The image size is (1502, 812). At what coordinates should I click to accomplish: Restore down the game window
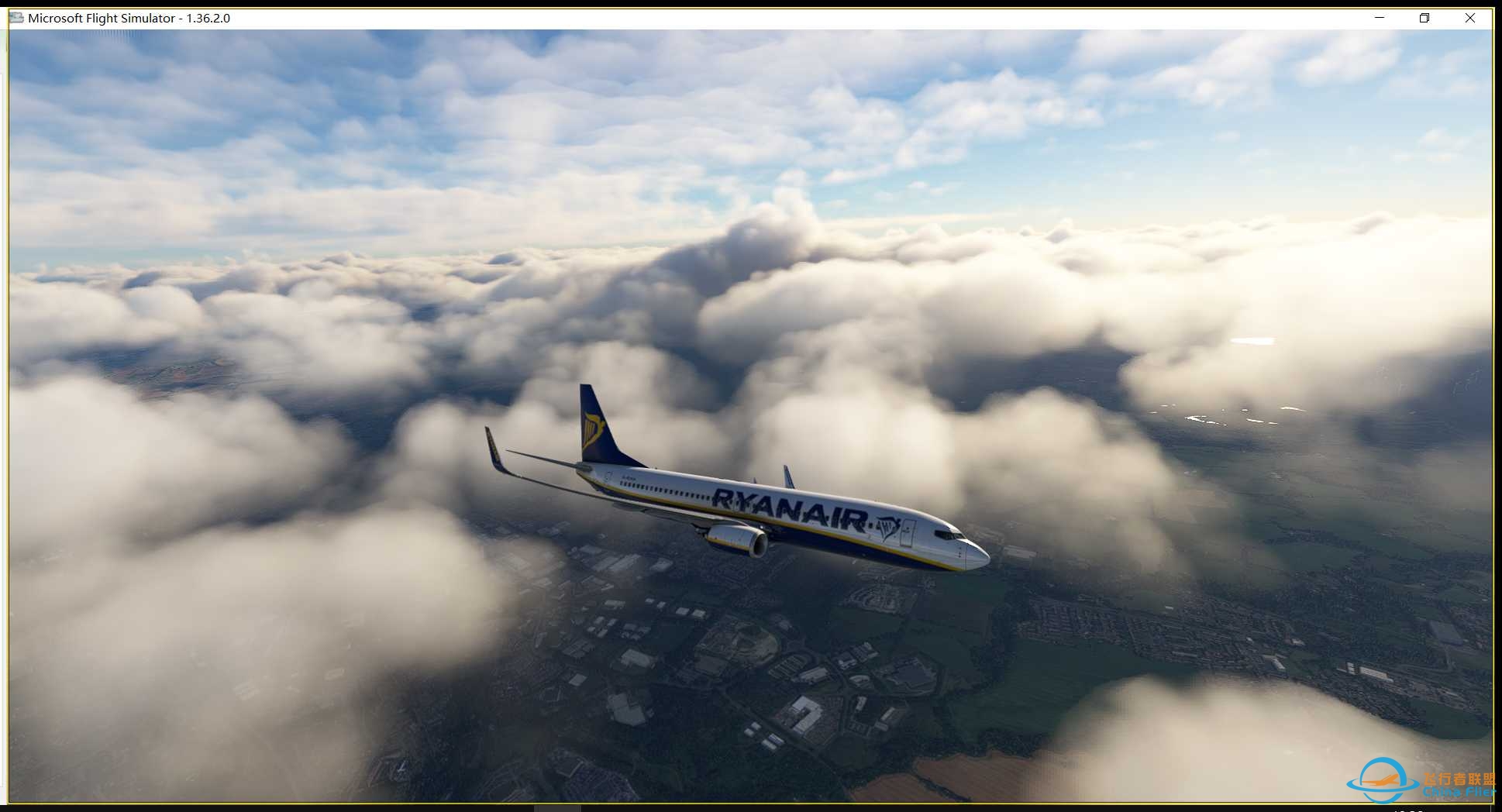(1424, 18)
